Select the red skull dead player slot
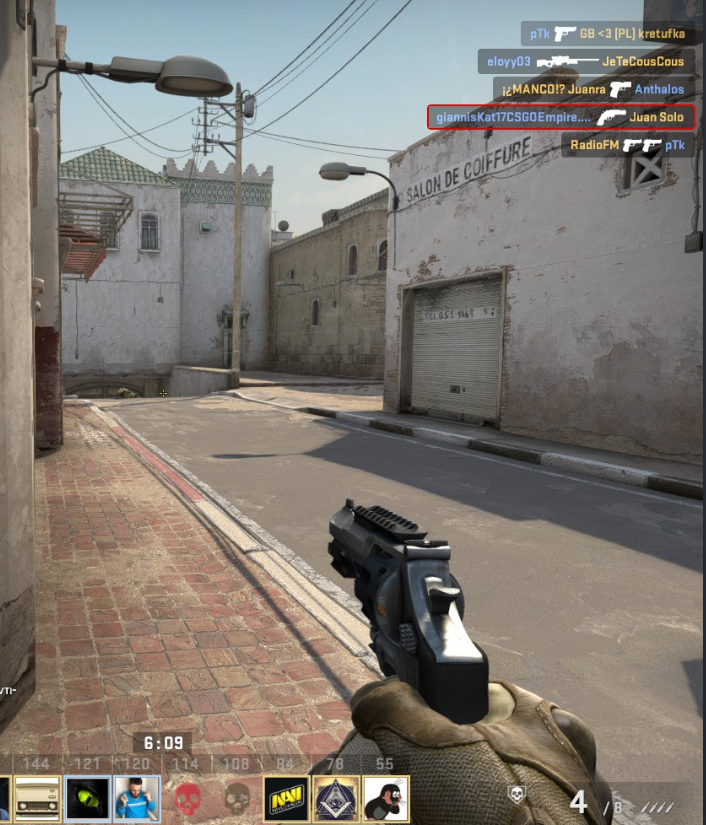 tap(187, 797)
